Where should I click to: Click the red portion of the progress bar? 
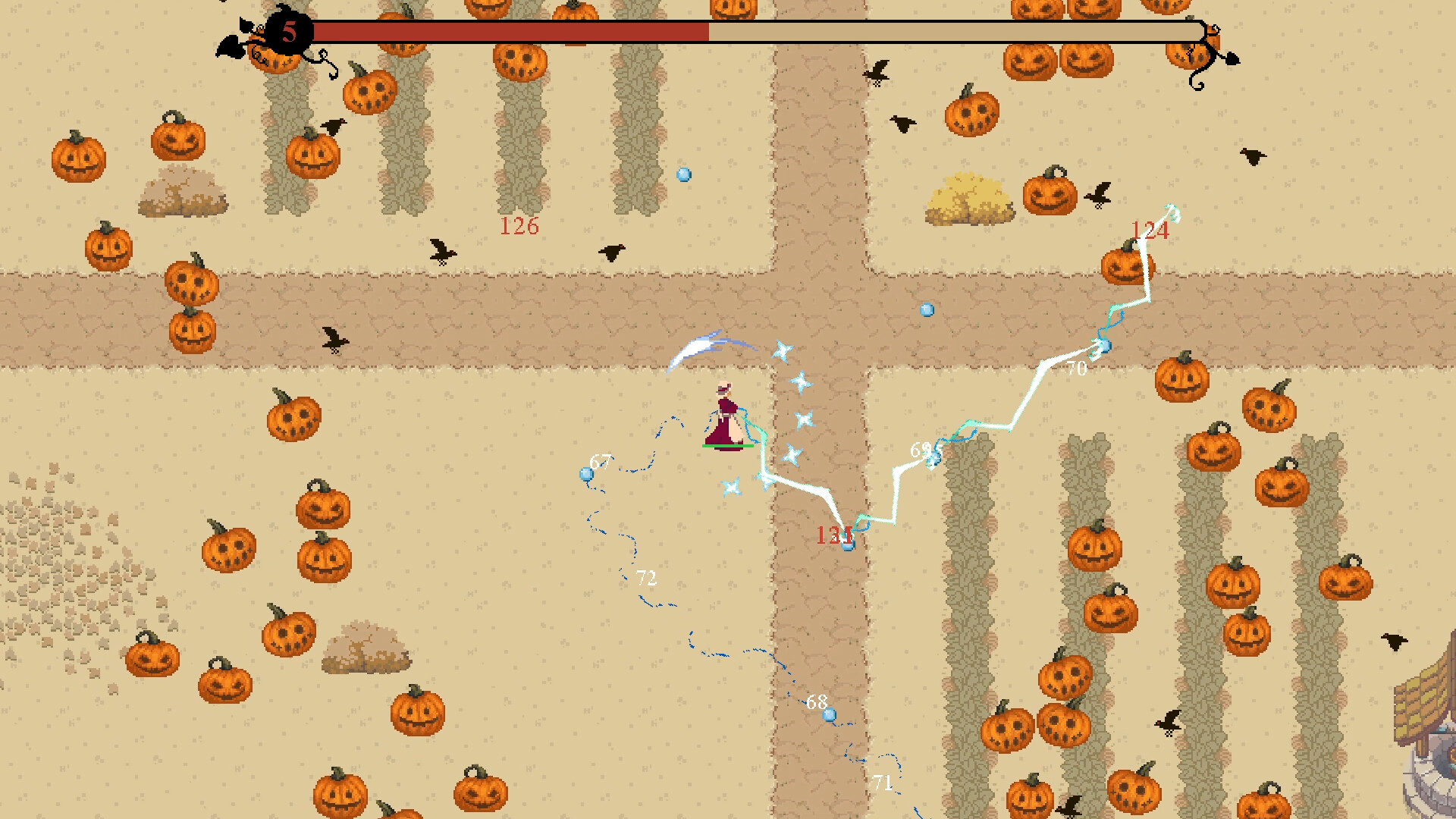(x=508, y=32)
